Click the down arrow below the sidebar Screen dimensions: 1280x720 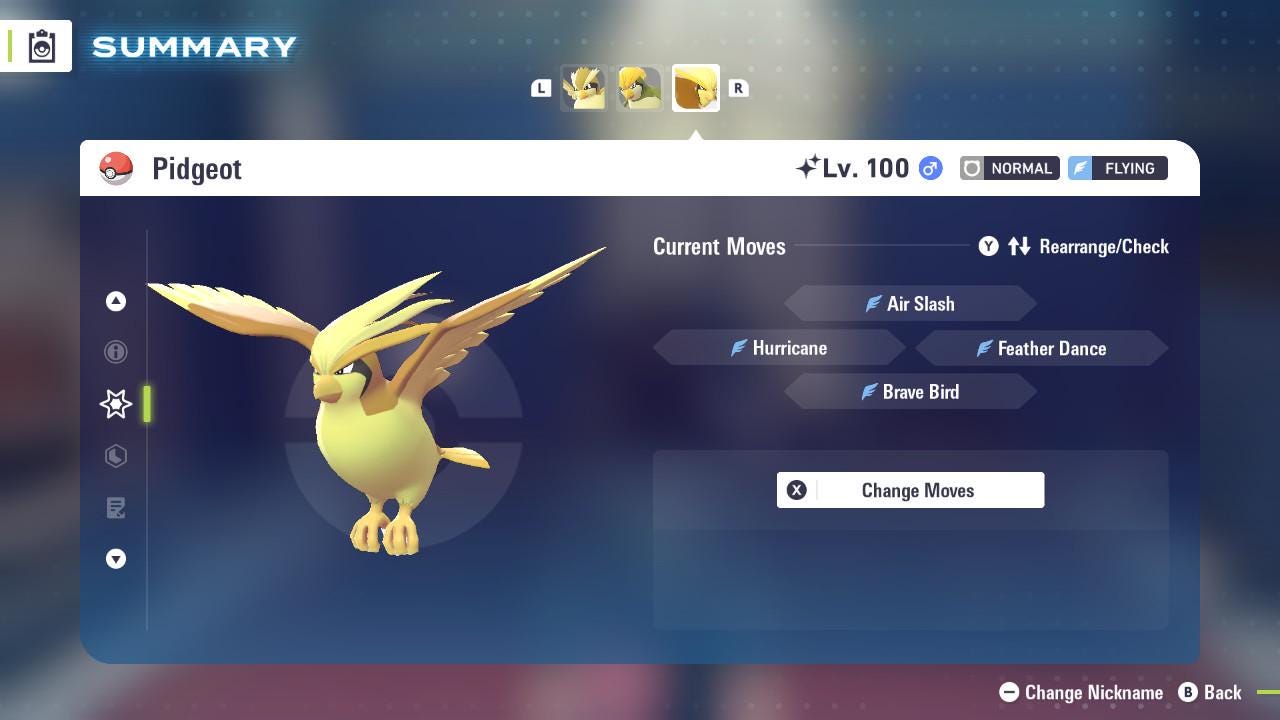tap(116, 559)
